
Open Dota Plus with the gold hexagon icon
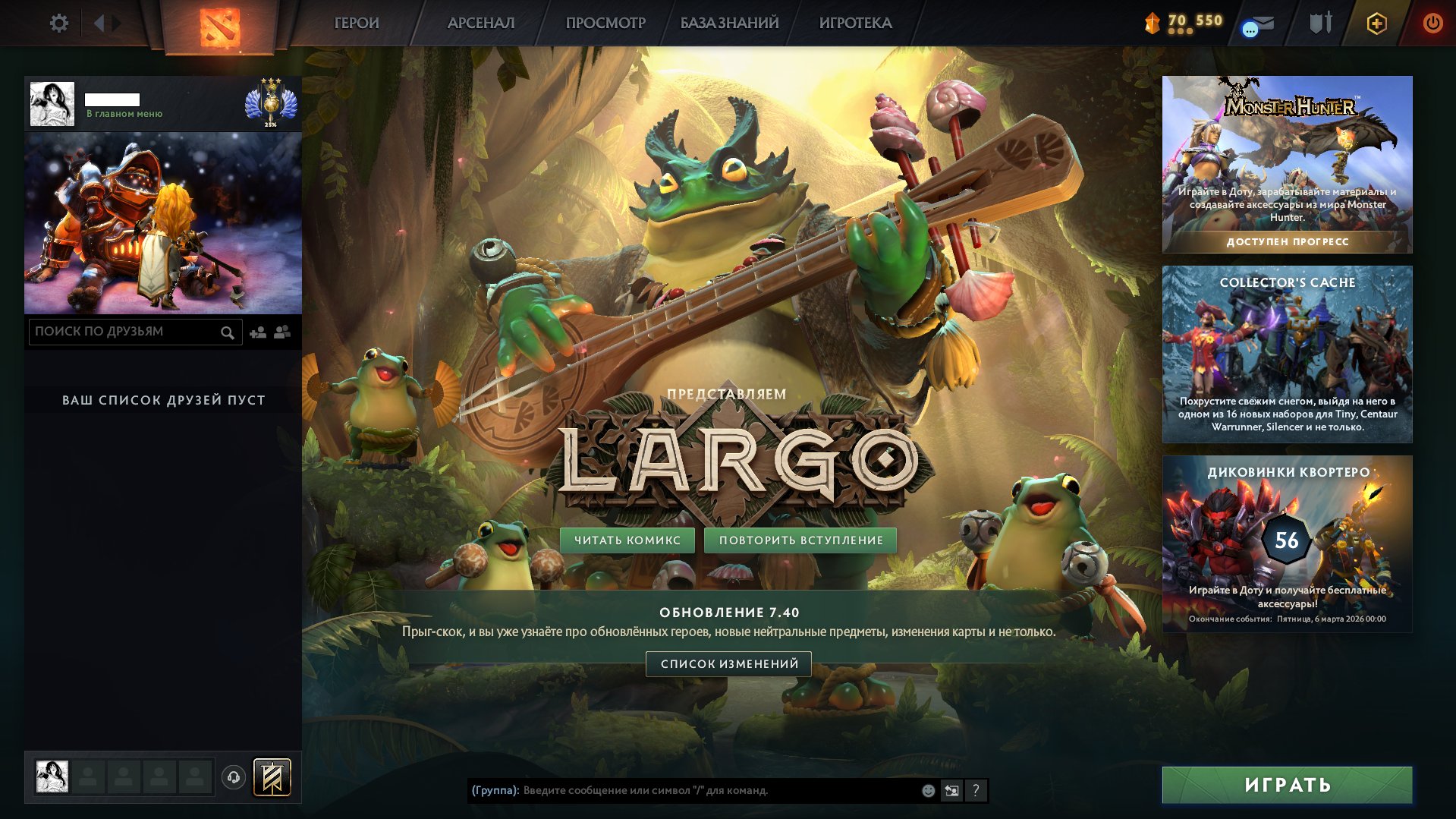[1376, 23]
